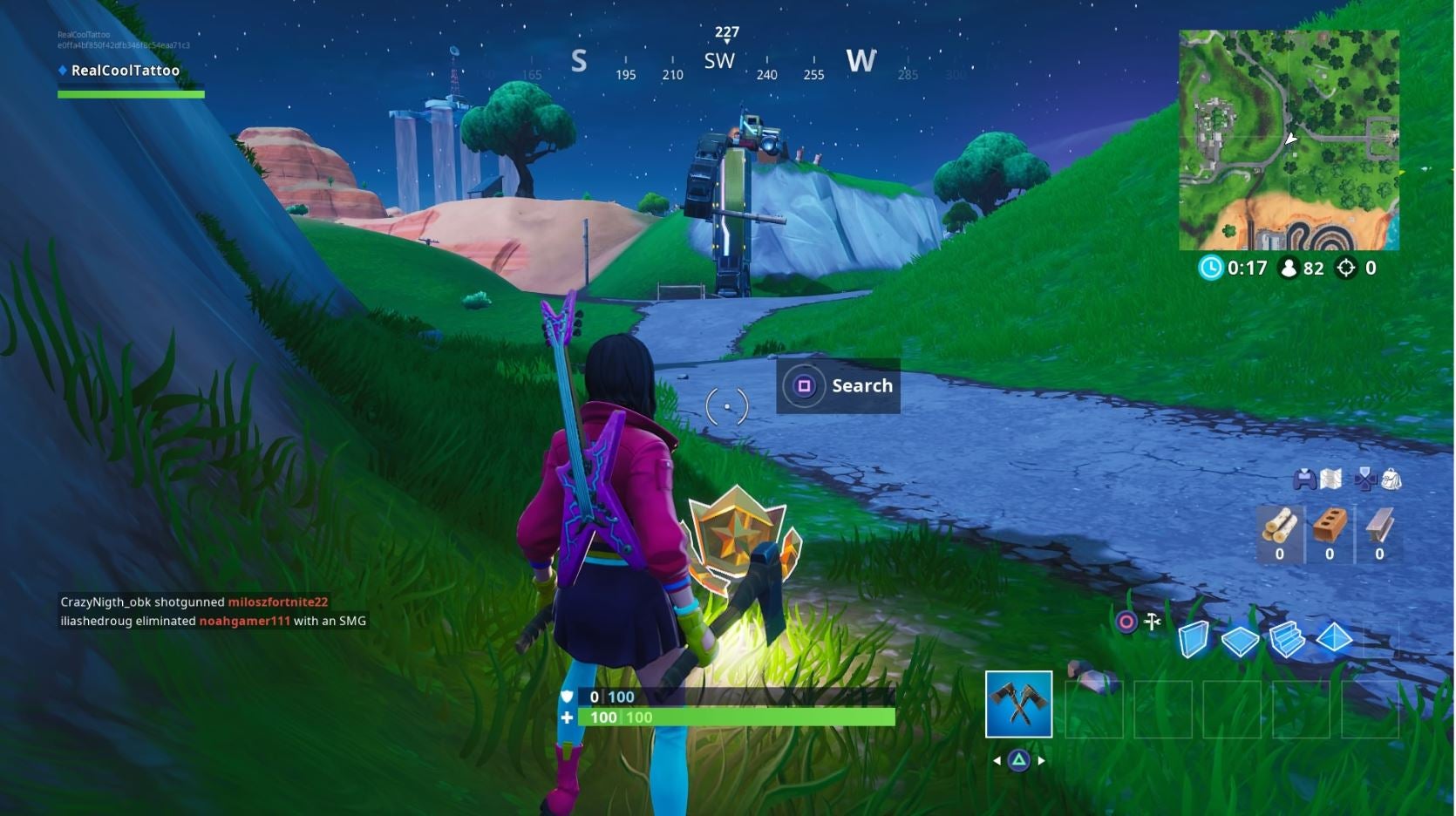Click the player name RealCoolTattoo

[126, 70]
